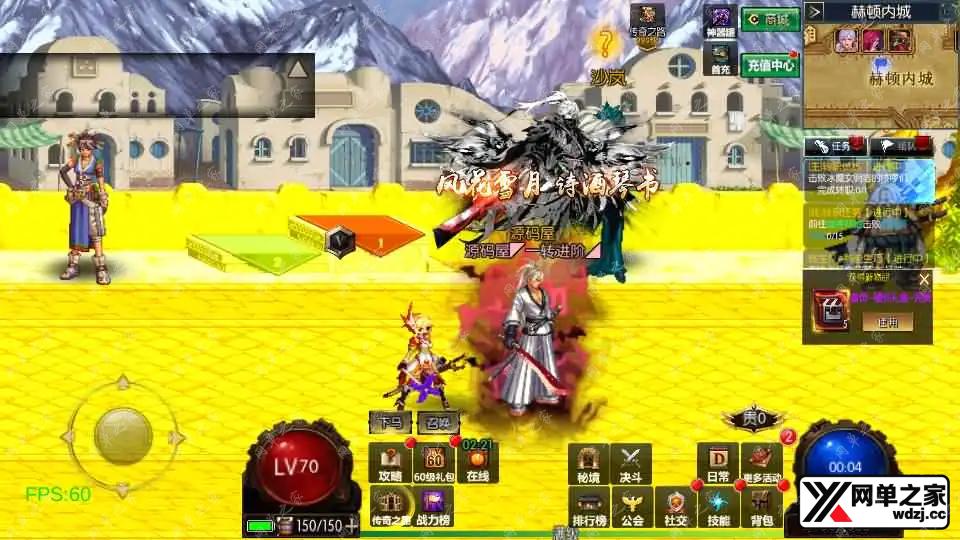Click 使用 to use the new item

click(x=888, y=322)
